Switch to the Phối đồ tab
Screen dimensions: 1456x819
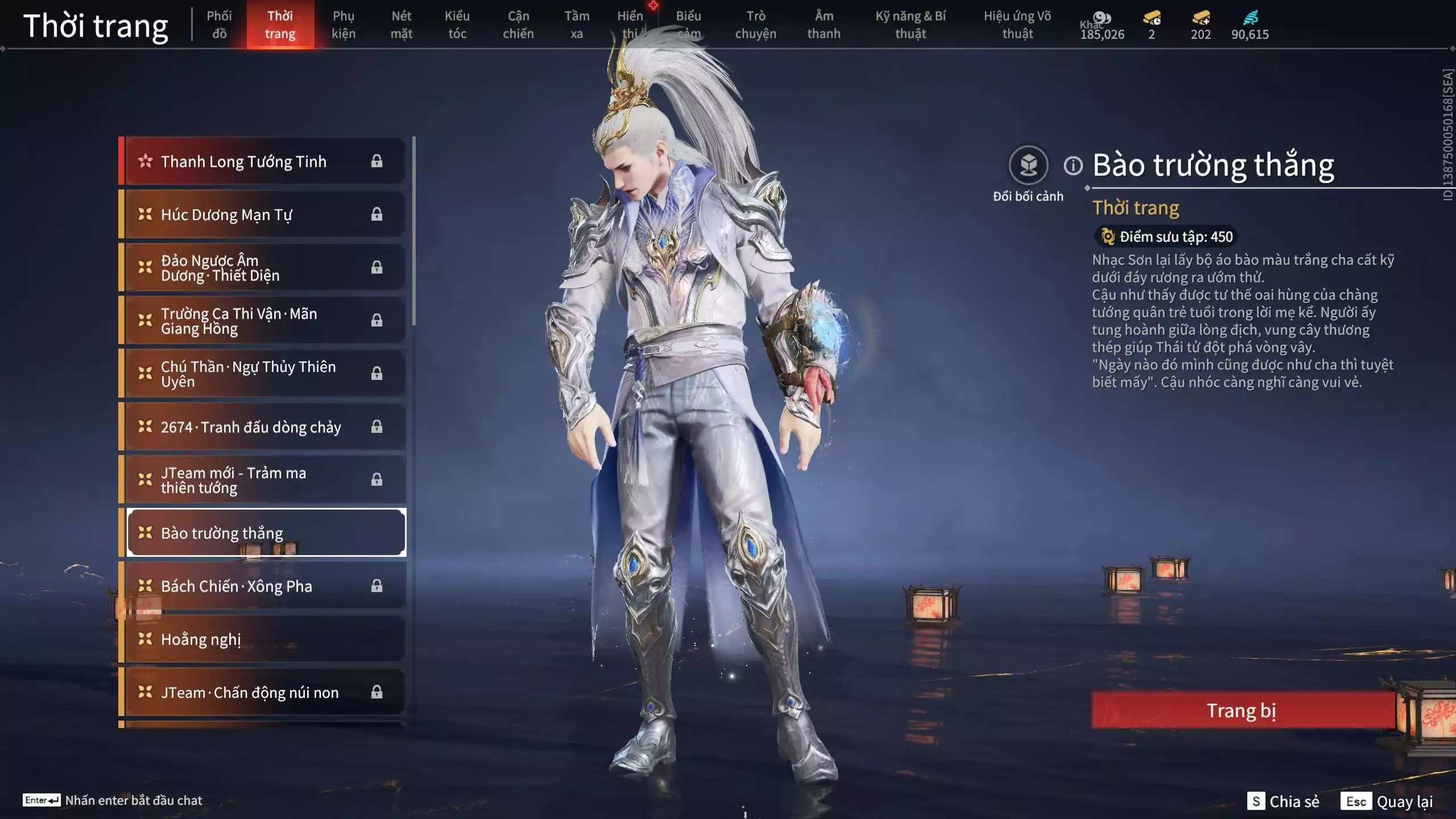219,24
